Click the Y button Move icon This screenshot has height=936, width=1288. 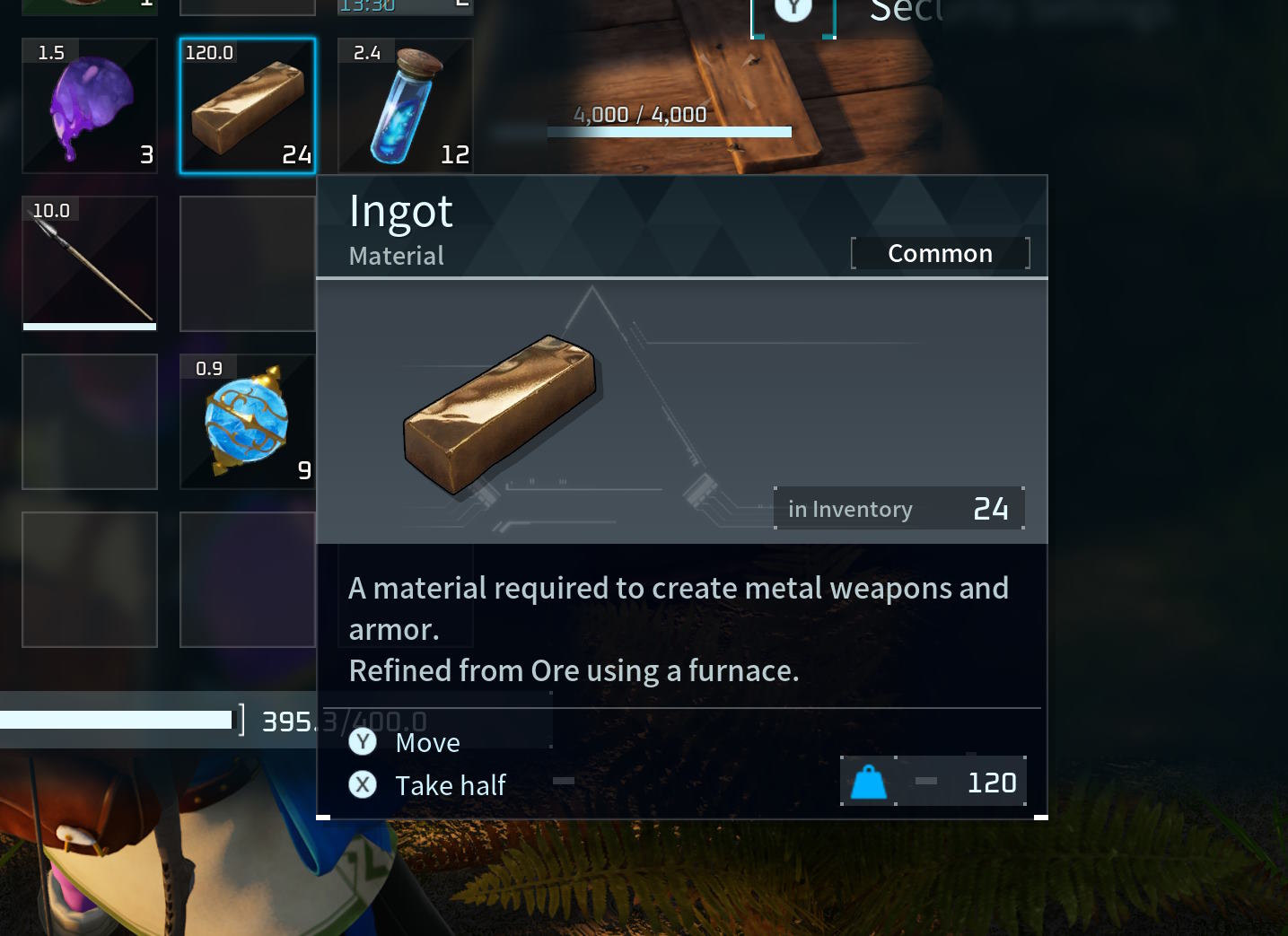[x=363, y=742]
